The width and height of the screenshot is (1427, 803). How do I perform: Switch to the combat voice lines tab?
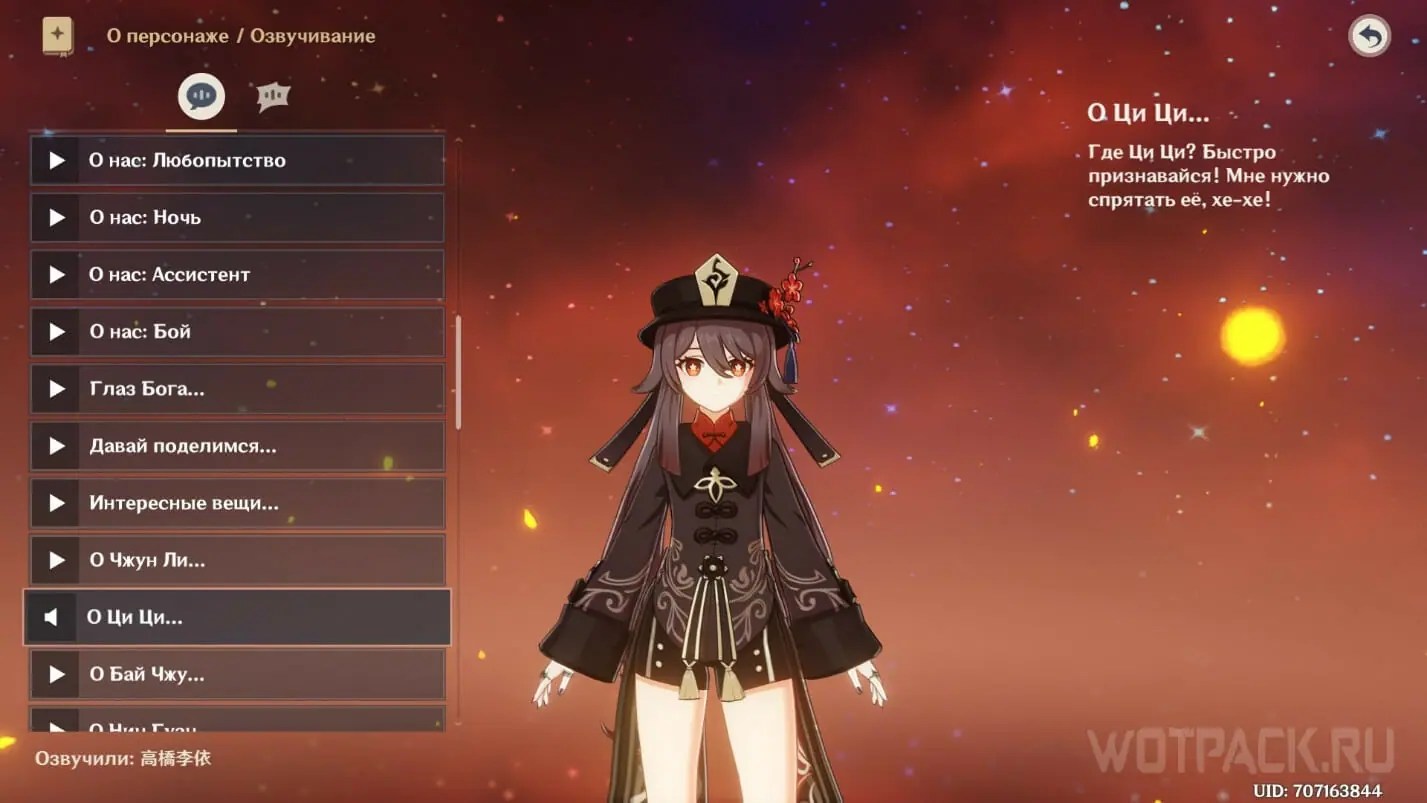click(x=270, y=94)
